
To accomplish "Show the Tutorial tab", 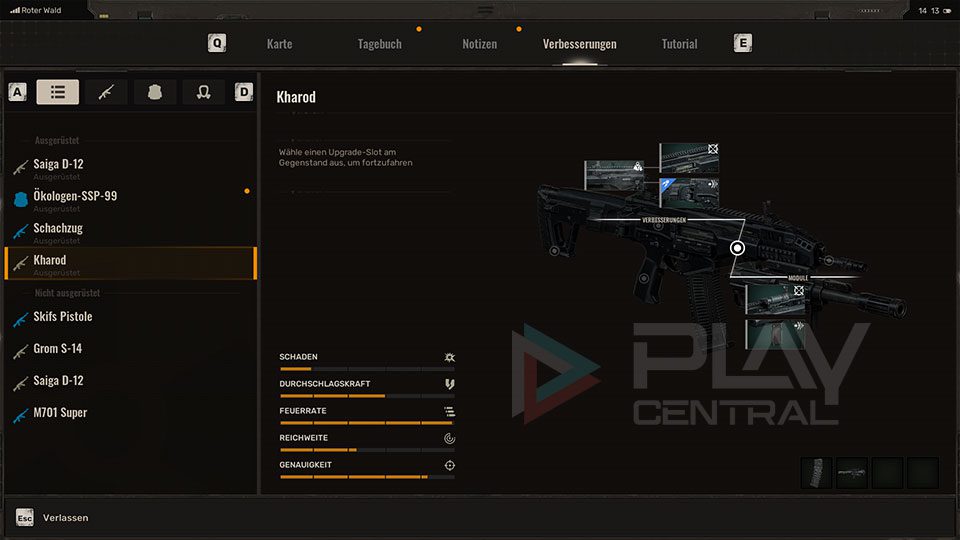I will point(679,44).
